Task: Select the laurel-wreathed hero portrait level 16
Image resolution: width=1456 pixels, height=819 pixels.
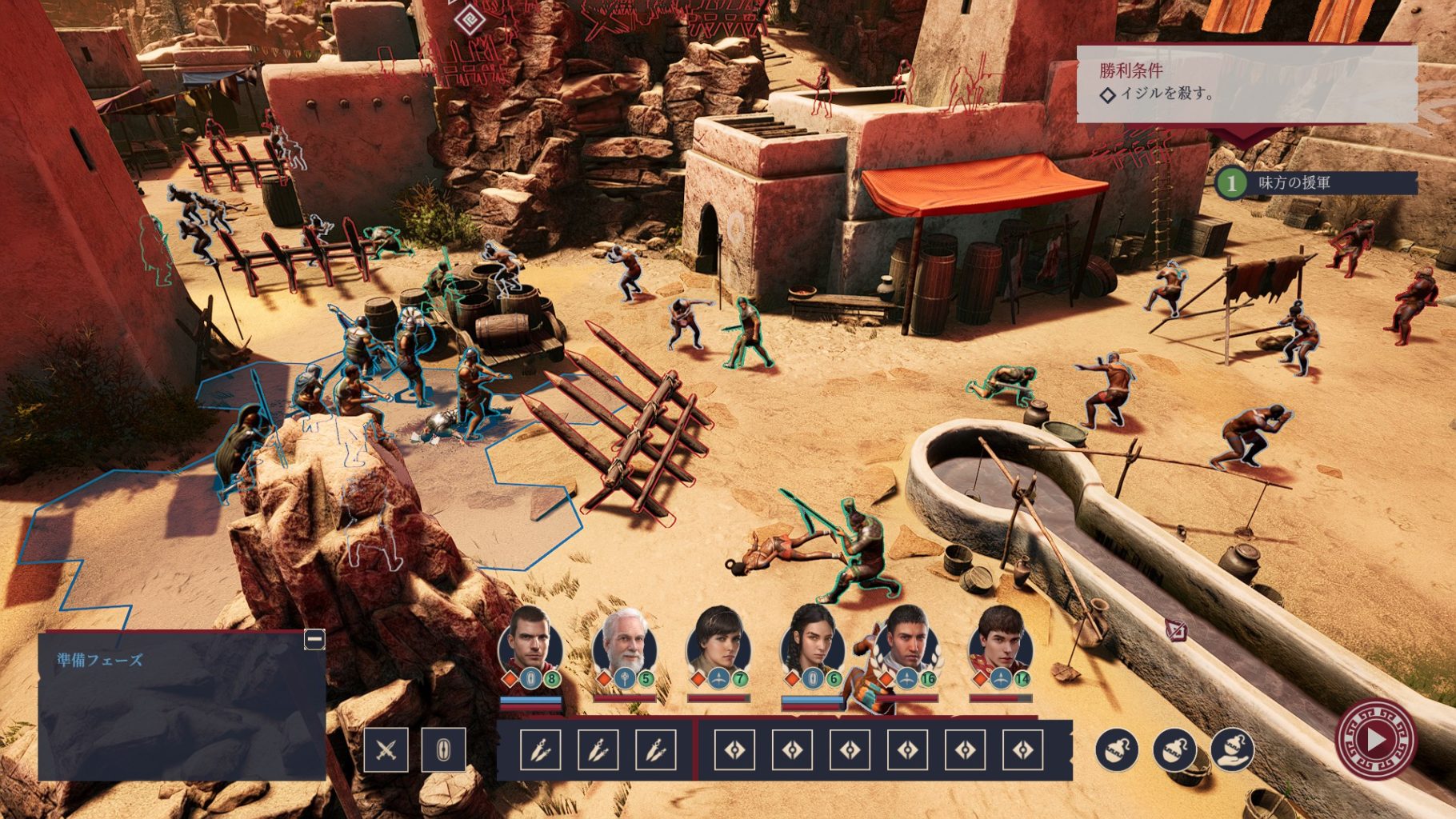Action: pyautogui.click(x=906, y=644)
